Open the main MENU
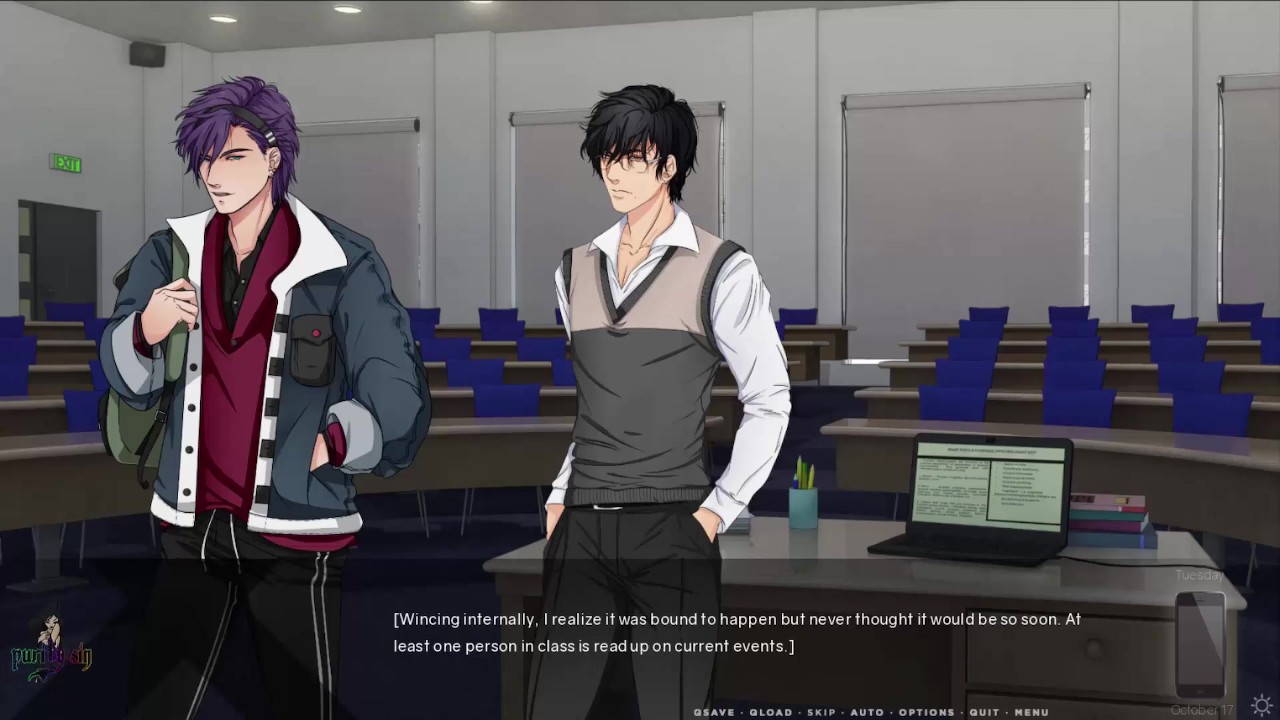The width and height of the screenshot is (1280, 720). click(1031, 712)
